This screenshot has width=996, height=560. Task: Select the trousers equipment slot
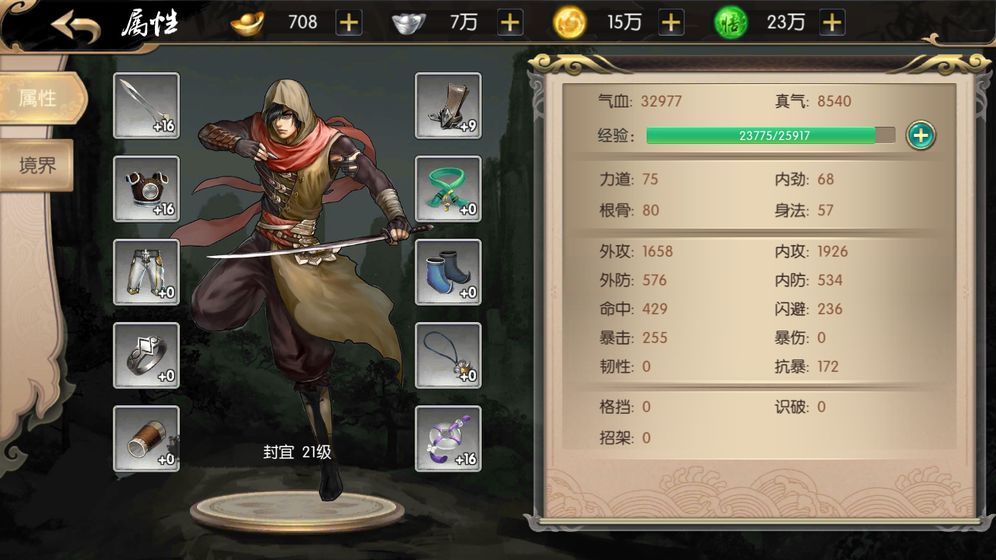click(x=146, y=272)
